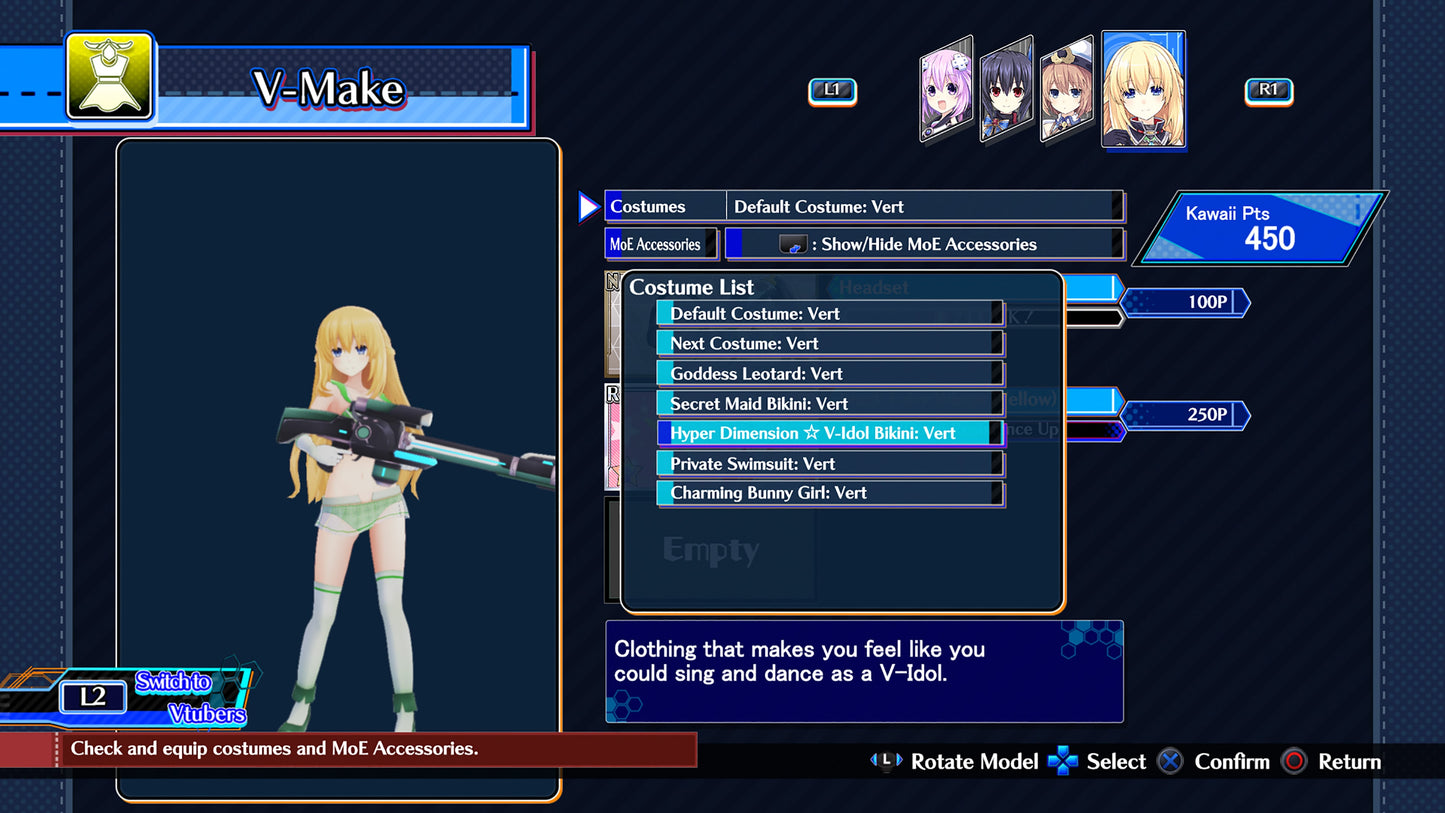This screenshot has width=1445, height=813.
Task: Click Vert's highlighted portrait
Action: click(x=1141, y=88)
